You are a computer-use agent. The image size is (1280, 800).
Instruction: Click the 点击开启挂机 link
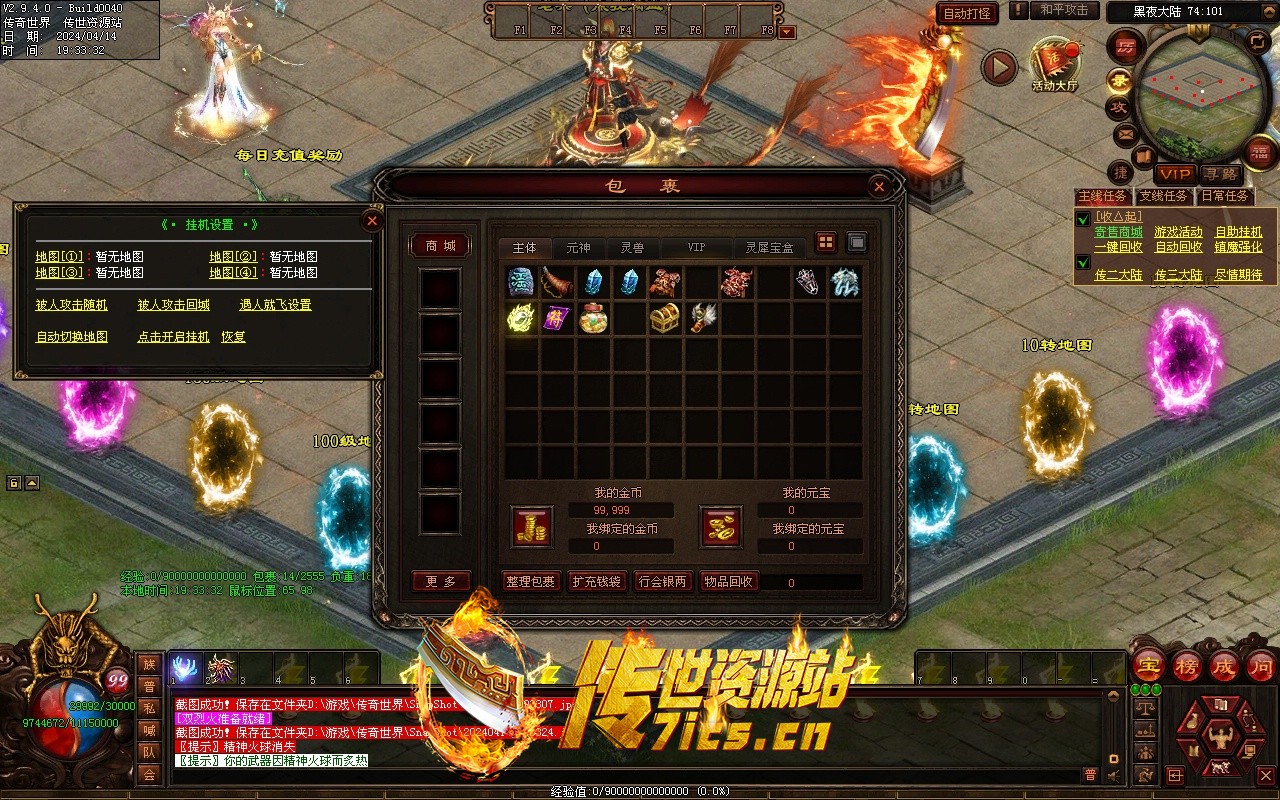[173, 337]
